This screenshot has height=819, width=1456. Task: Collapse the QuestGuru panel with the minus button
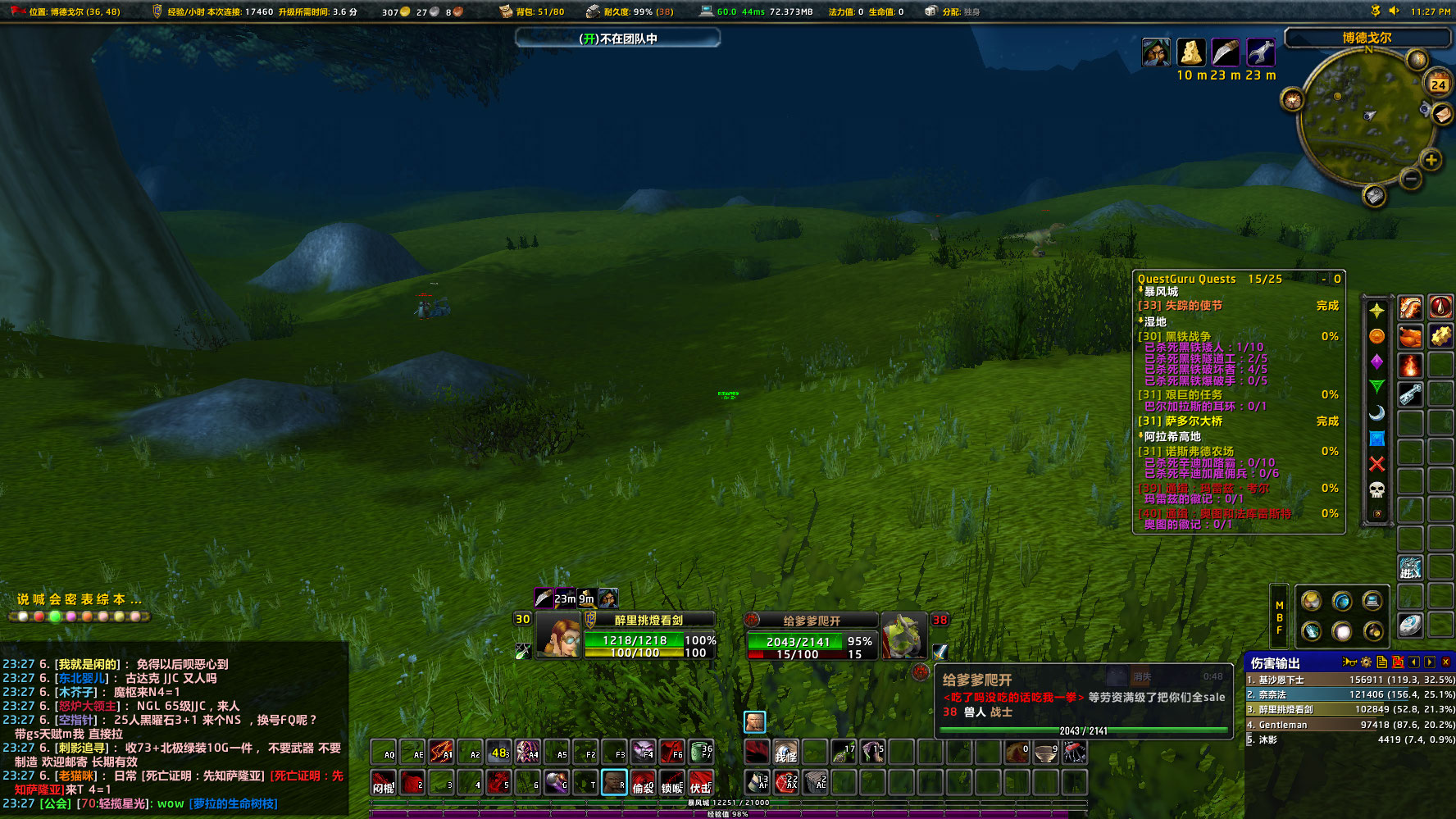coord(1323,279)
